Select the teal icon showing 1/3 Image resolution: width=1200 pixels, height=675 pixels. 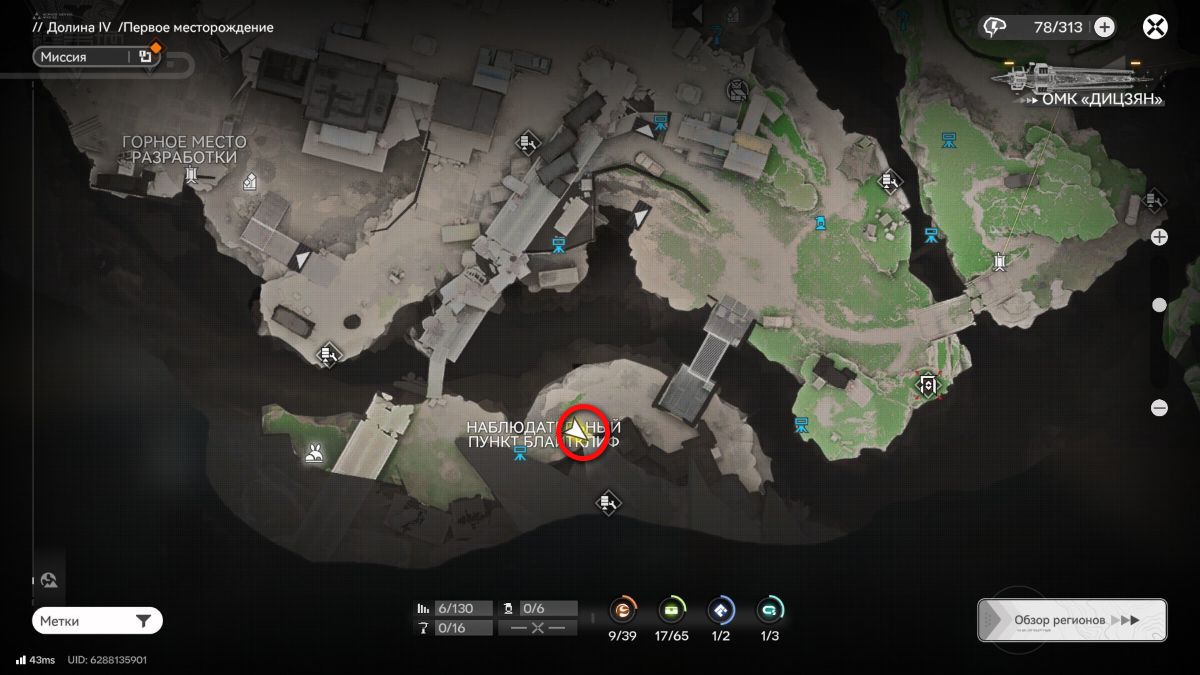pyautogui.click(x=769, y=609)
